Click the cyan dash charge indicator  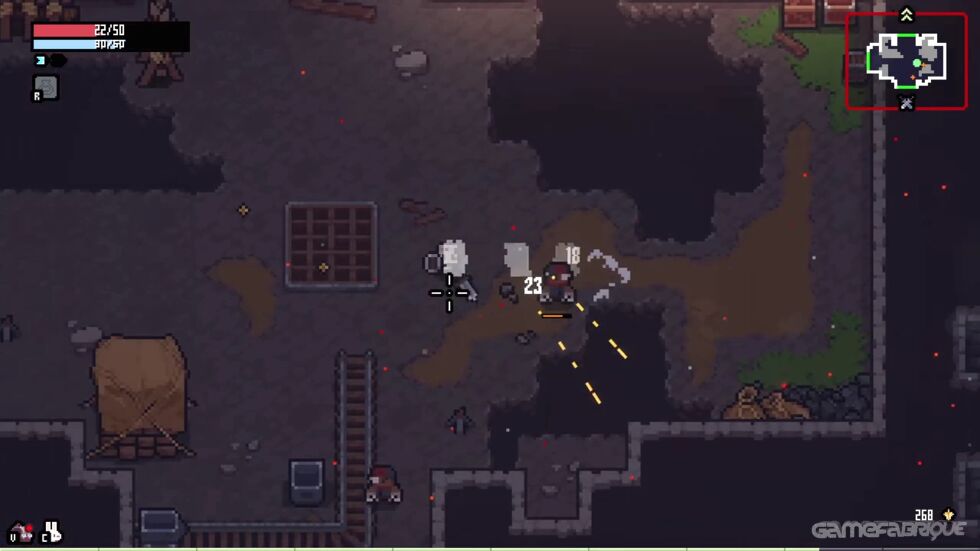point(42,61)
